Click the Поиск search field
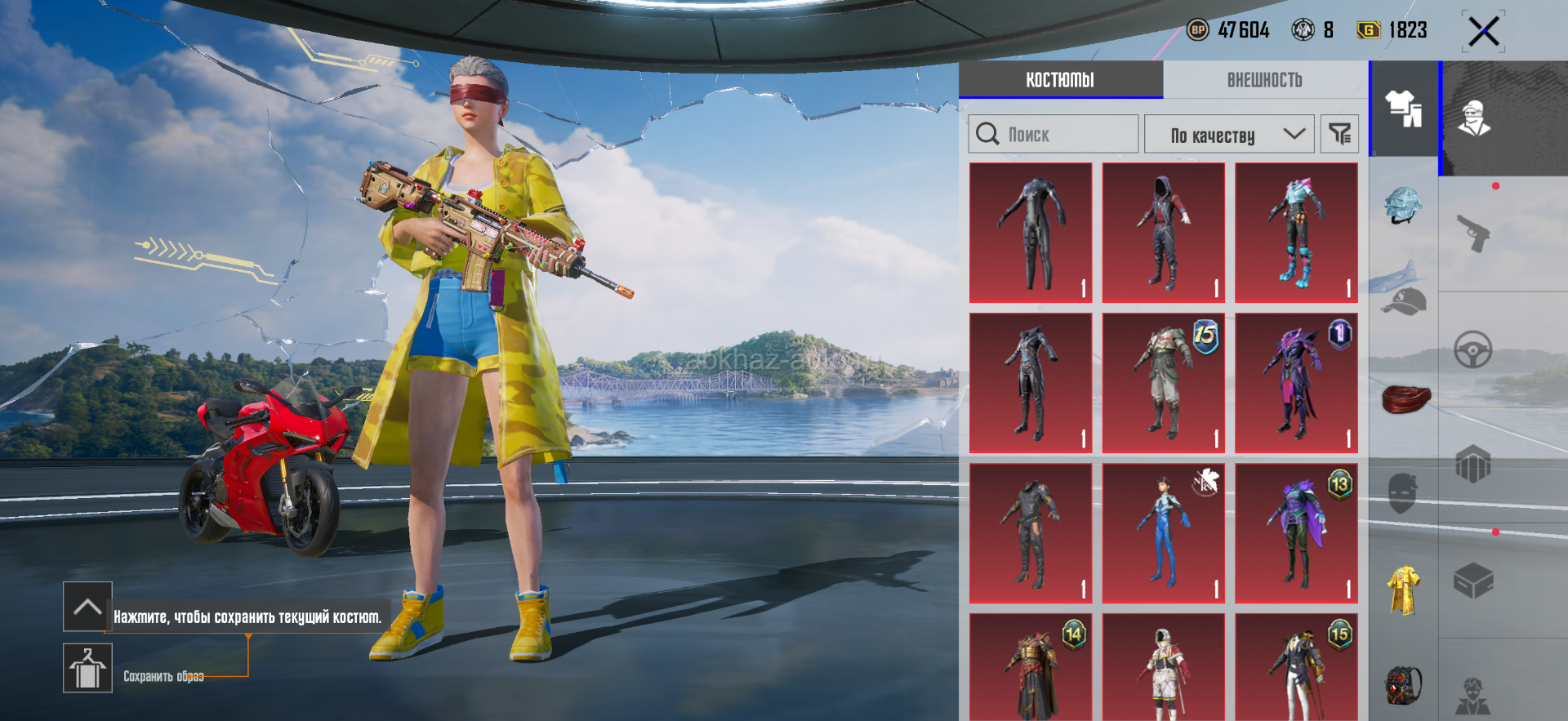The width and height of the screenshot is (1568, 721). point(1053,134)
